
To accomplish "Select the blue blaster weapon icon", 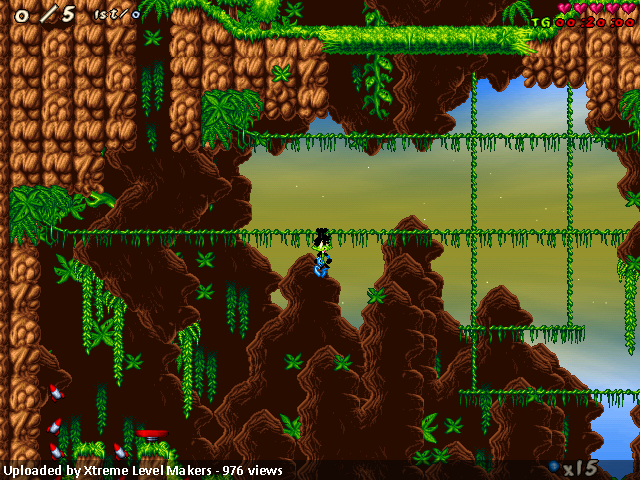I will (x=554, y=466).
